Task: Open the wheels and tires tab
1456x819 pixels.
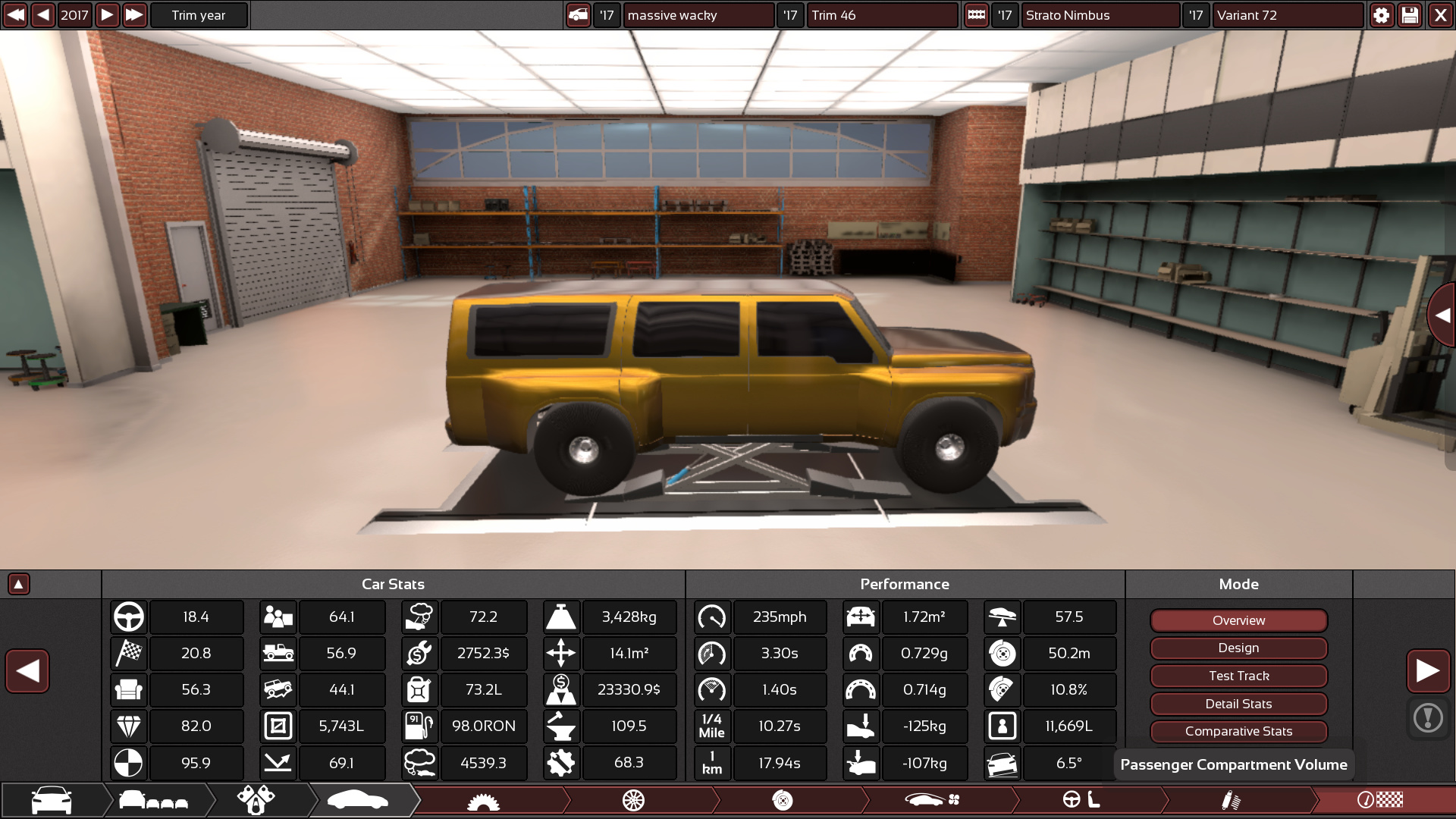Action: point(633,801)
